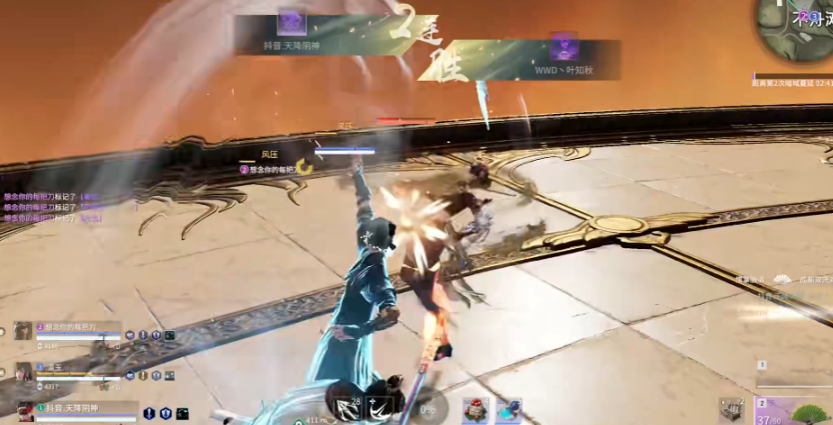This screenshot has width=833, height=425.
Task: Activate the crescent slash skill icon
Action: [x=379, y=408]
